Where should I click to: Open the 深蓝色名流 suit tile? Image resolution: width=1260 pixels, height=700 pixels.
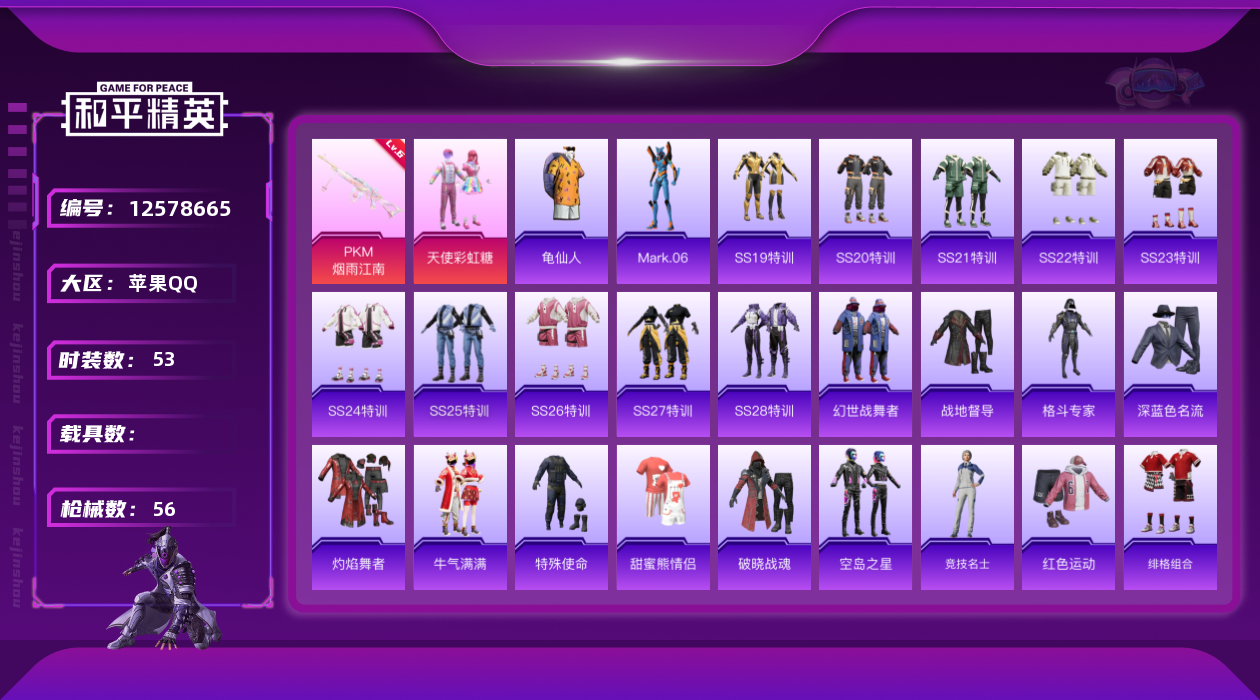coord(1170,364)
